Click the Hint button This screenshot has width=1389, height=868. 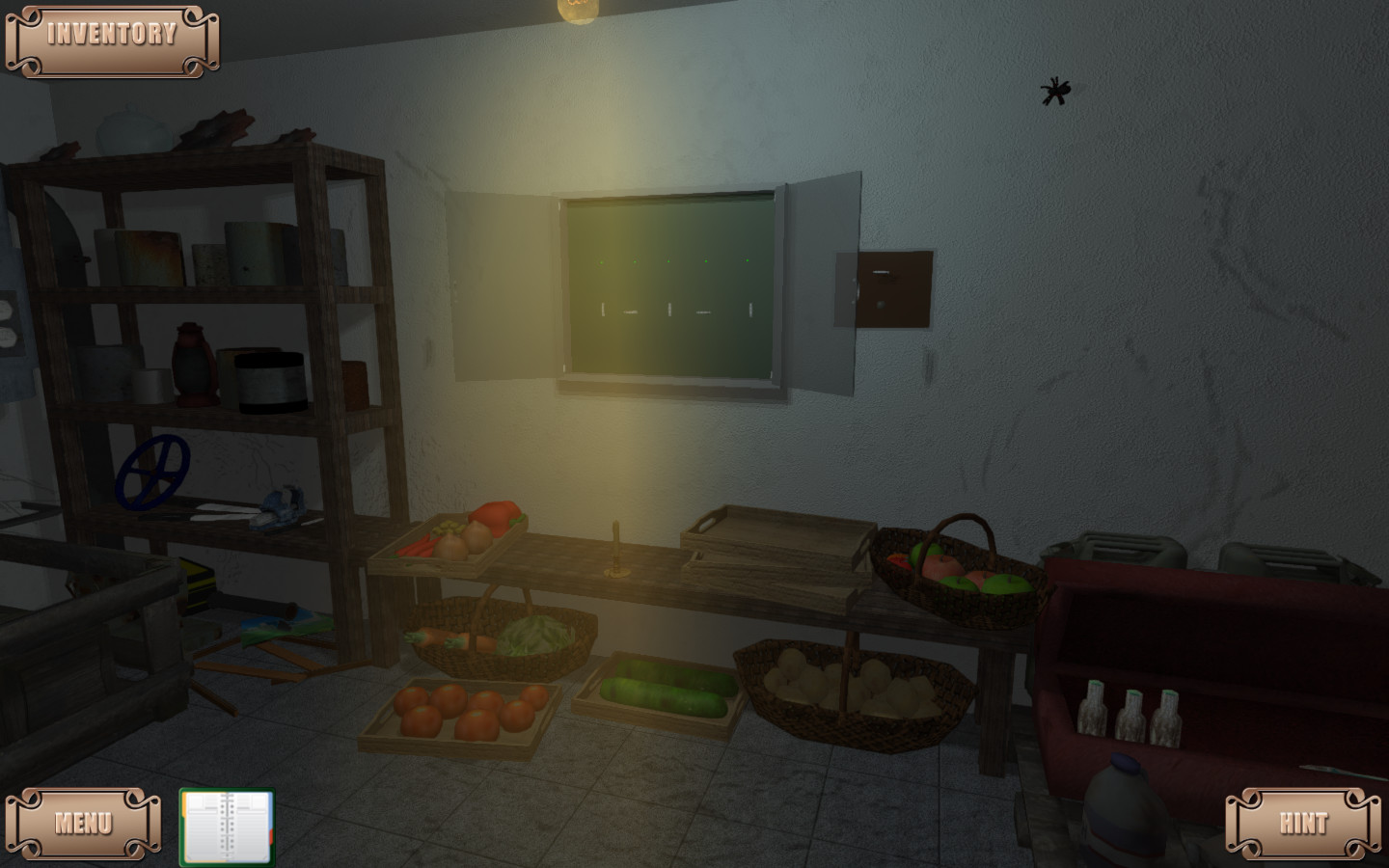1304,822
